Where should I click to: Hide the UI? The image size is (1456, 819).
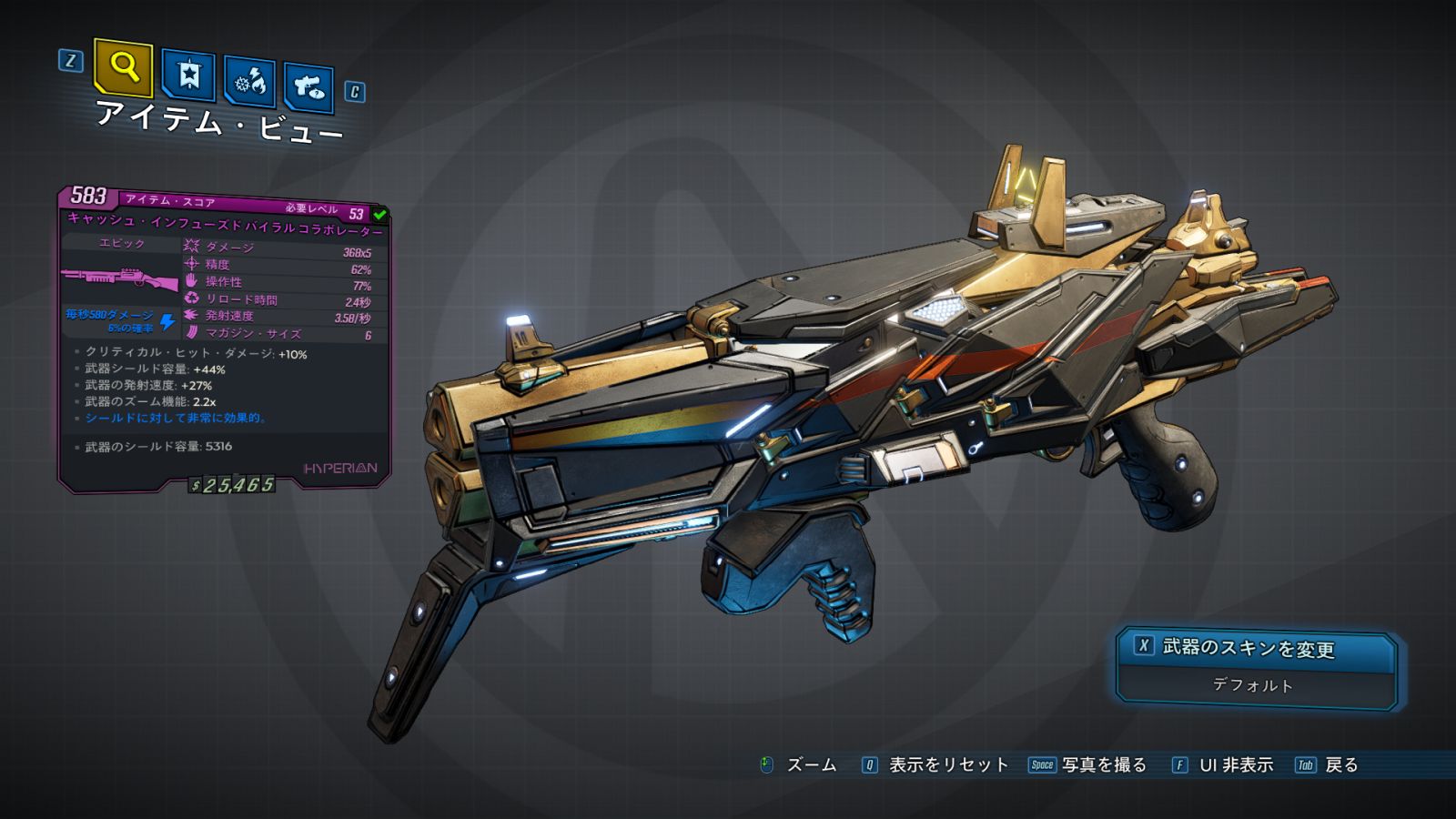click(1222, 765)
